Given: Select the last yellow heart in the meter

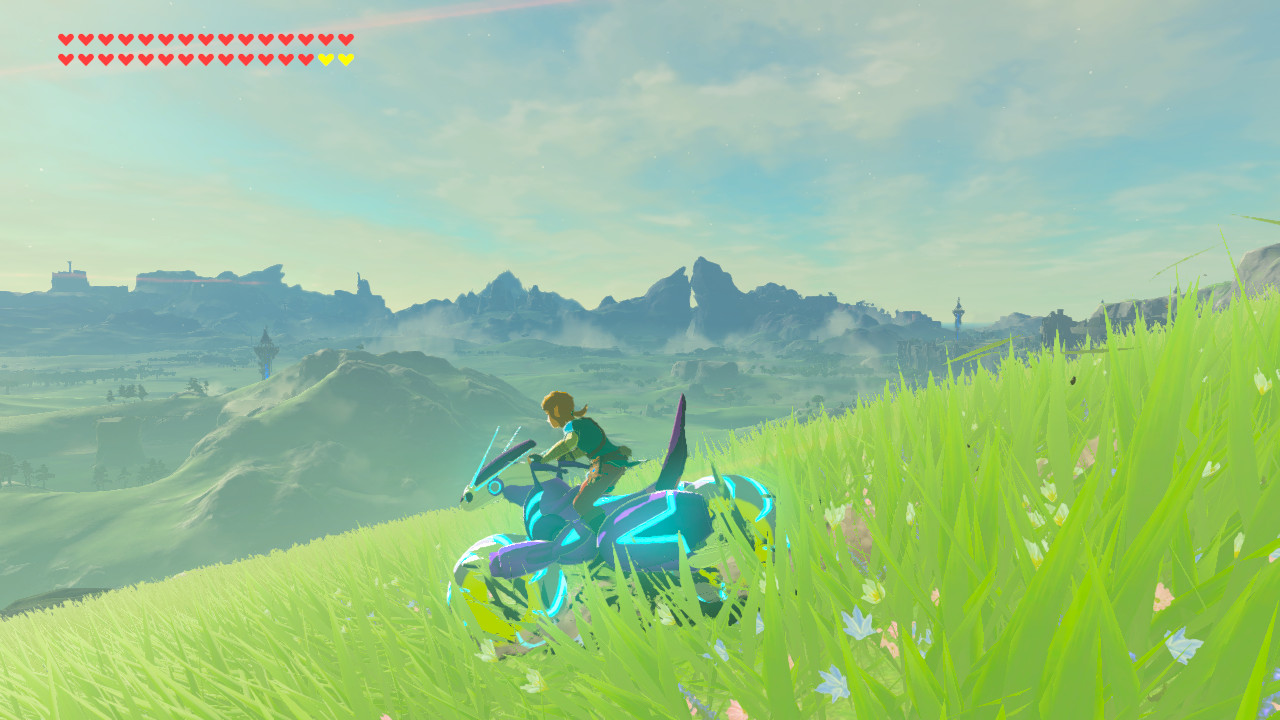Looking at the screenshot, I should click(345, 58).
